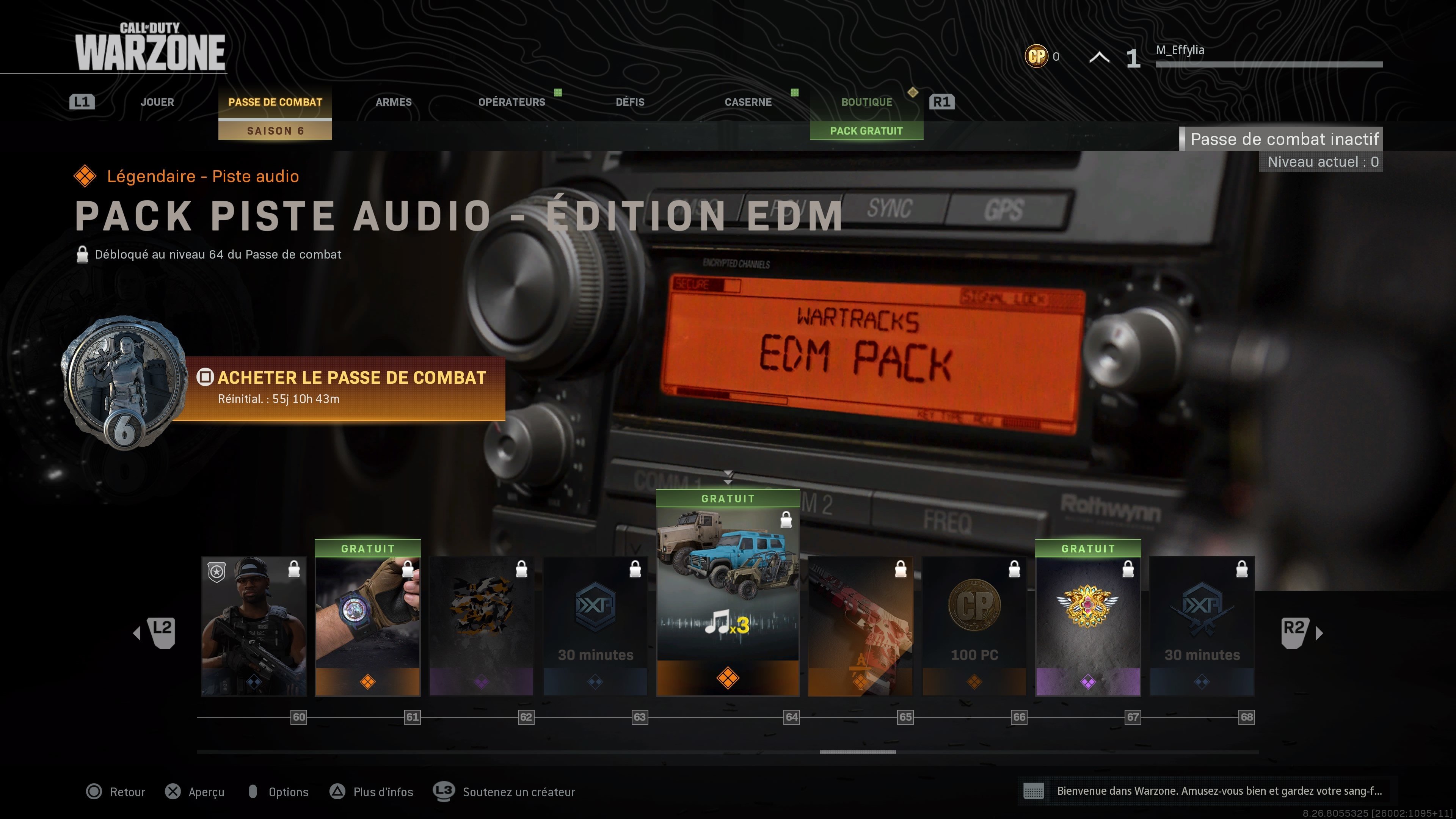Viewport: 1456px width, 819px height.
Task: Open the M_Effylia player profile
Action: click(x=1180, y=50)
